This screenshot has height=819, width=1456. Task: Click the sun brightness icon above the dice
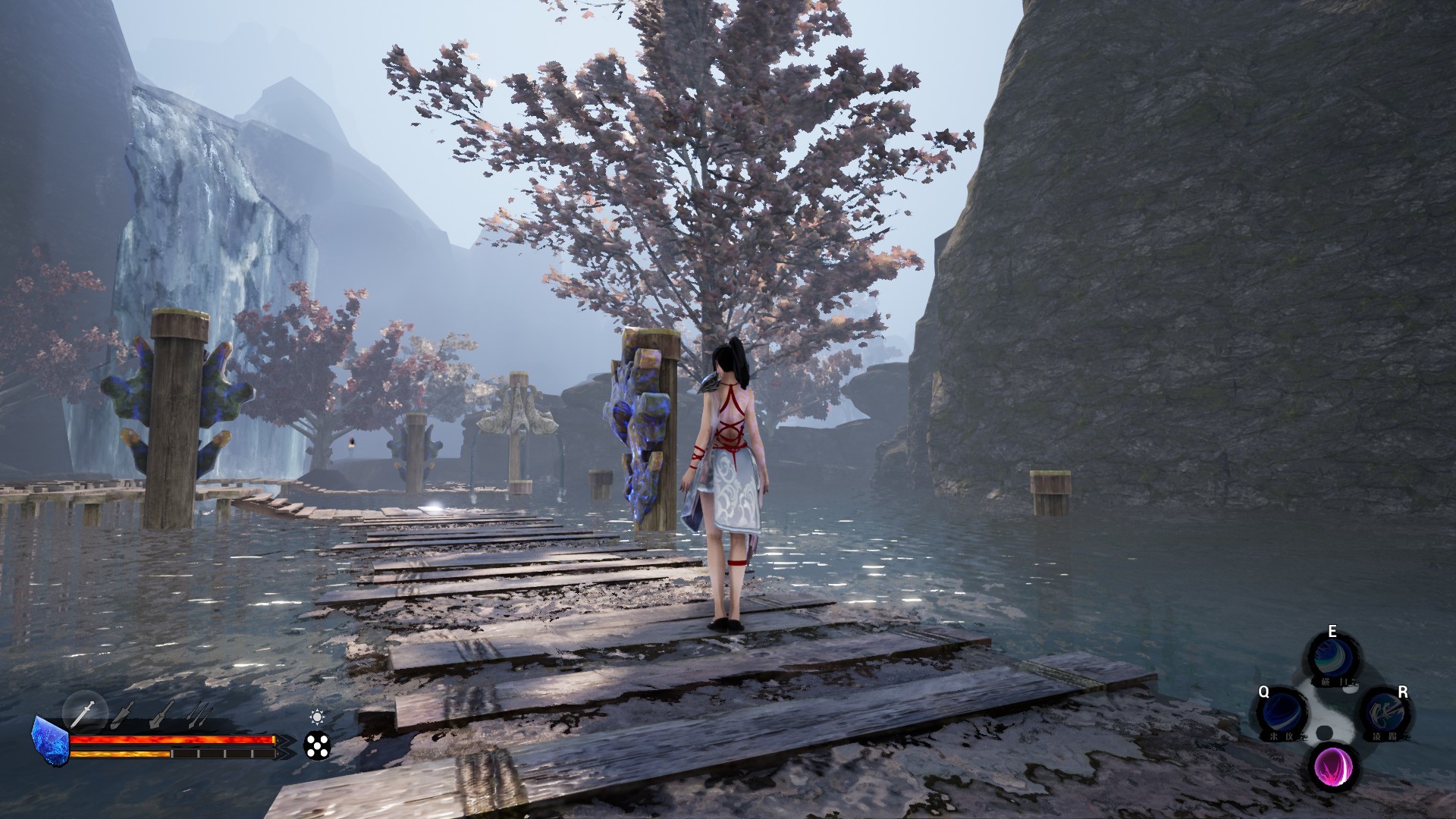[318, 718]
